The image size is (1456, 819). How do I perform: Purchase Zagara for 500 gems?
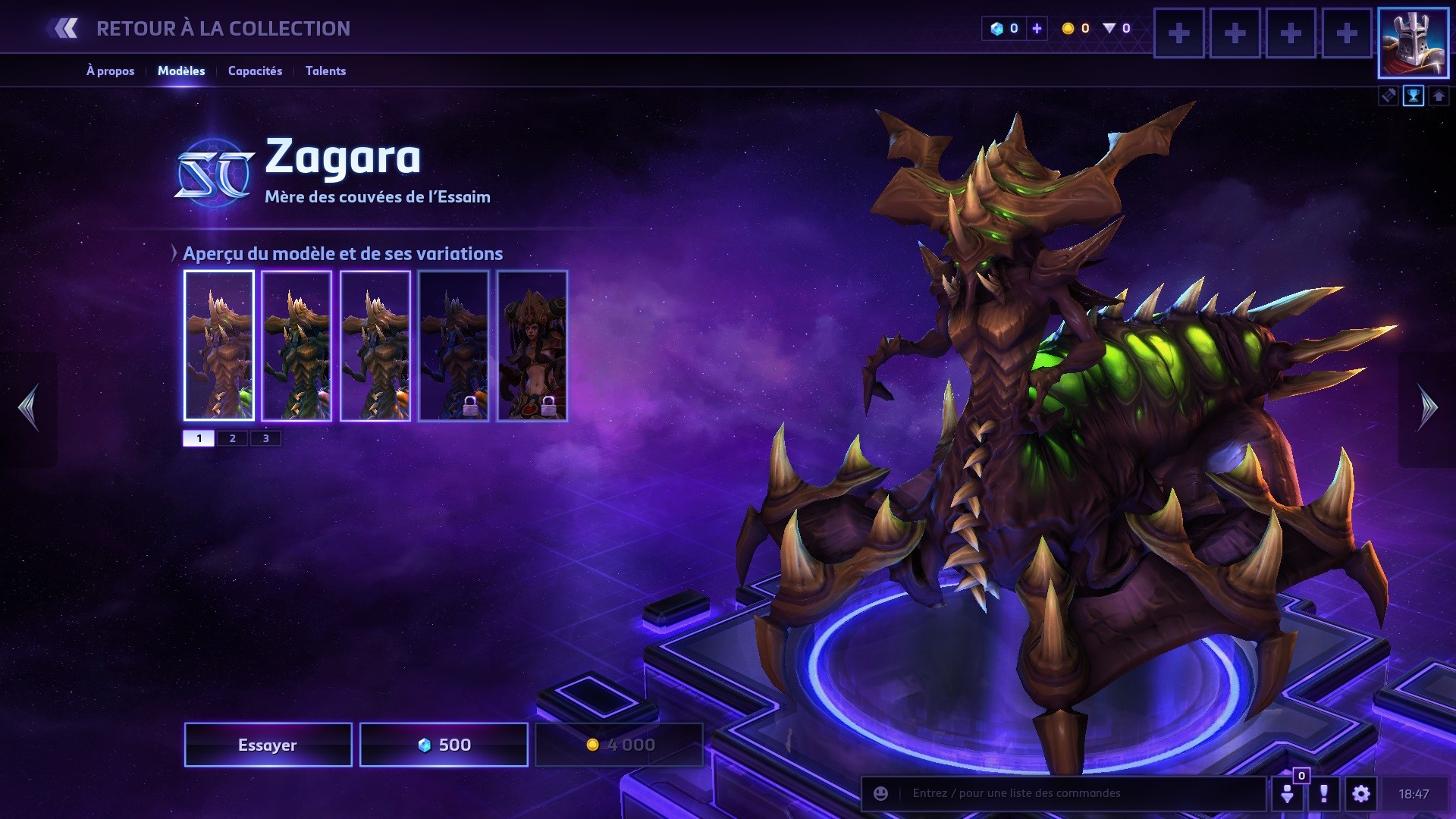(x=443, y=744)
